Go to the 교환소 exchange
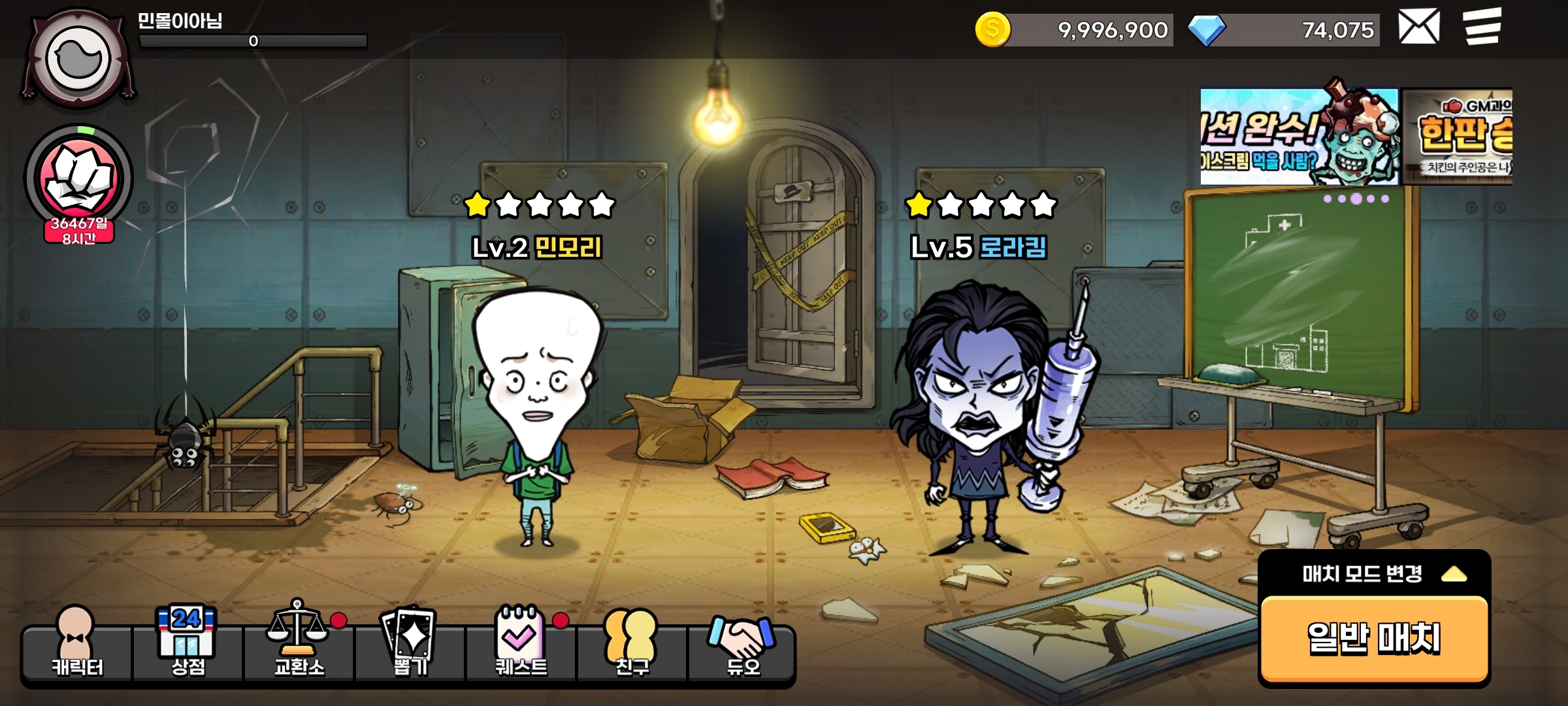 (299, 644)
